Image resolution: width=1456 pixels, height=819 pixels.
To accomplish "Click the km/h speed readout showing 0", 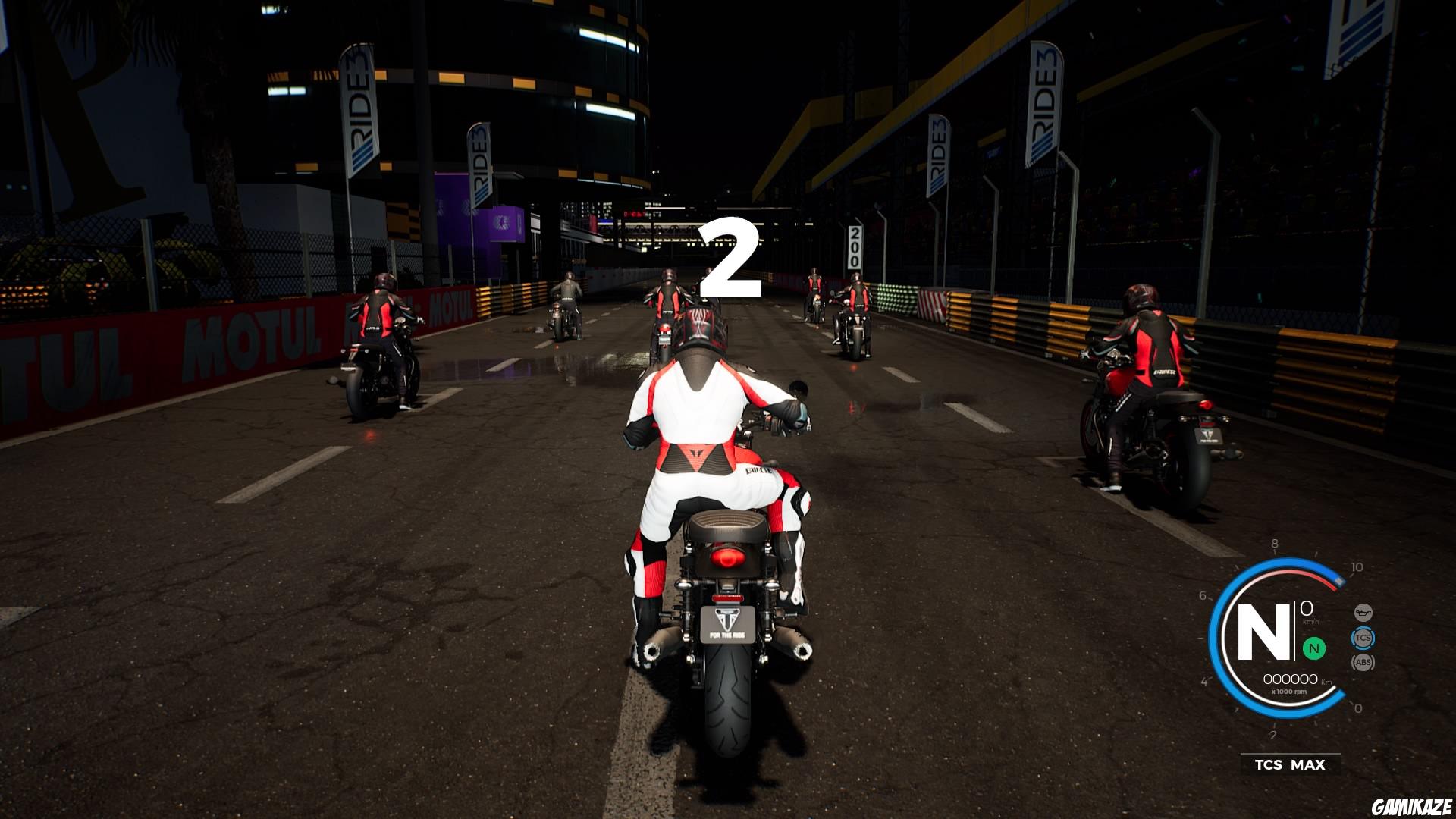I will [1306, 610].
